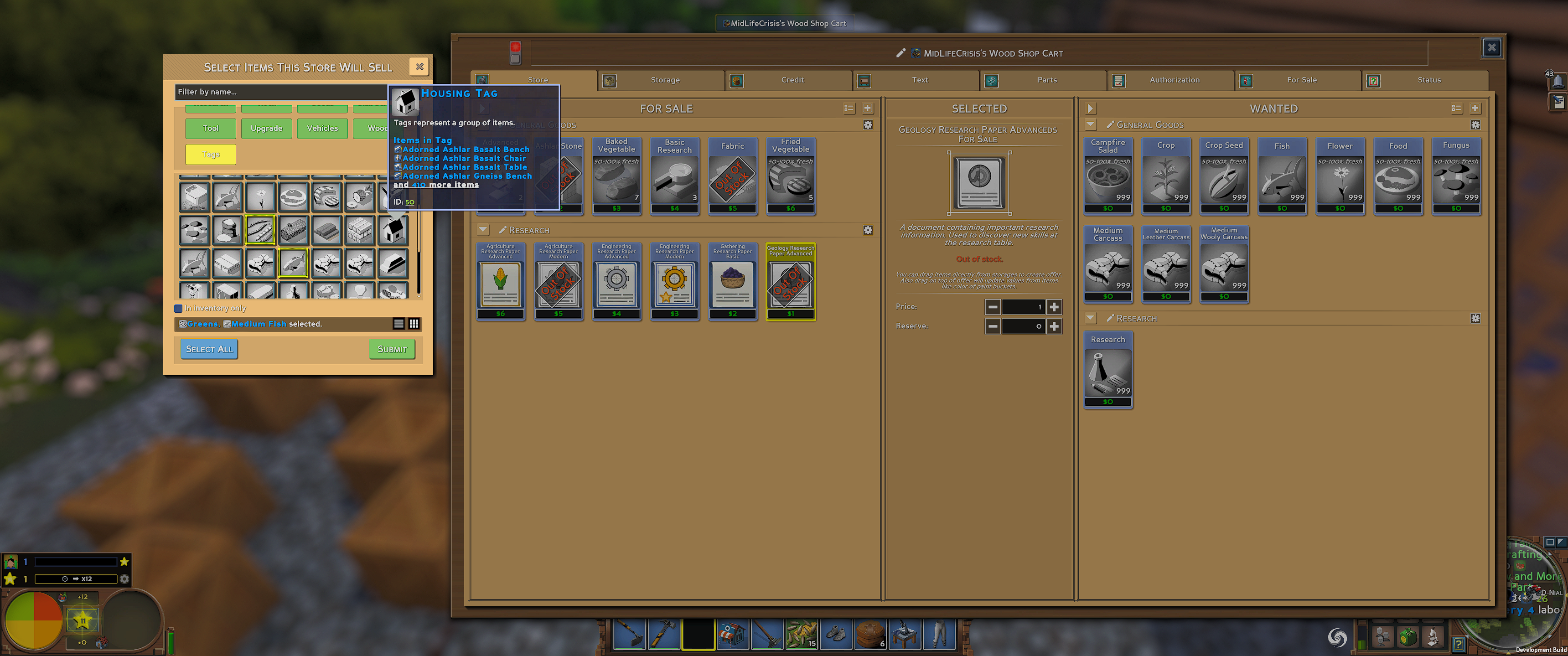Click the plus icon in the For Sale header
This screenshot has height=656, width=1568.
(868, 108)
